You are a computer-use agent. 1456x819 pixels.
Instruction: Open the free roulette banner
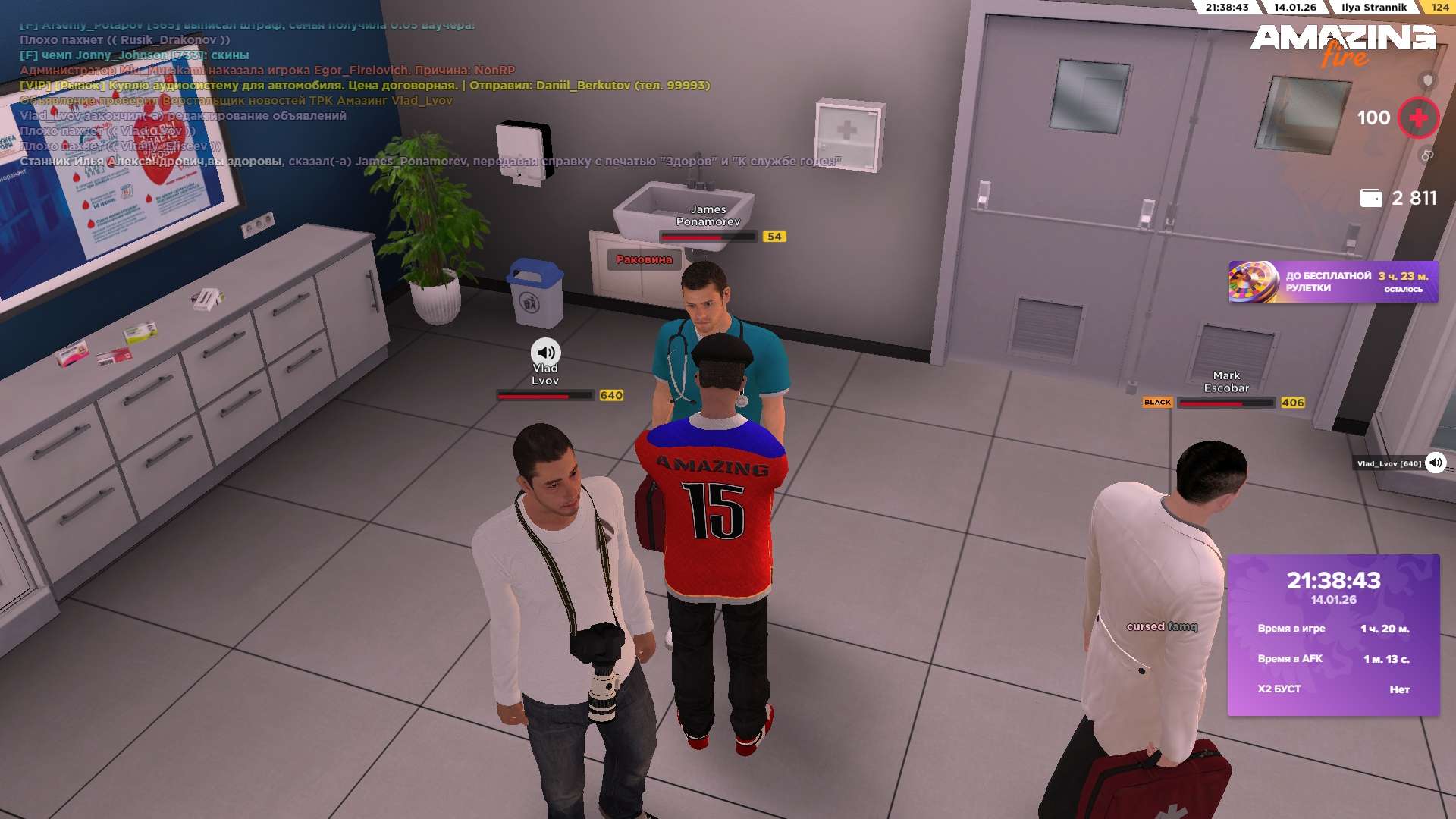pyautogui.click(x=1332, y=282)
